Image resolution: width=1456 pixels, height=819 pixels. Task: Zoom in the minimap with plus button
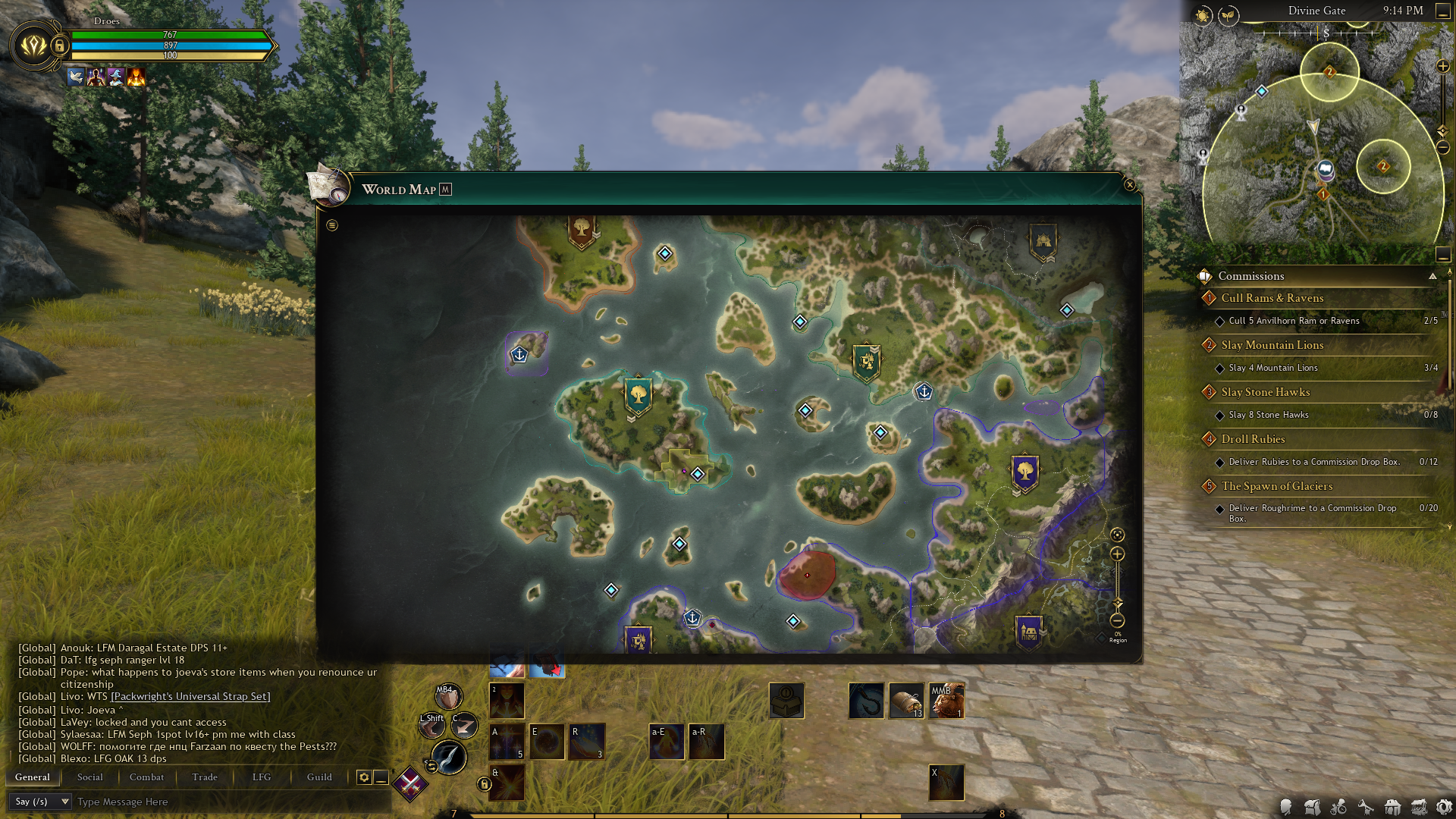tap(1443, 67)
